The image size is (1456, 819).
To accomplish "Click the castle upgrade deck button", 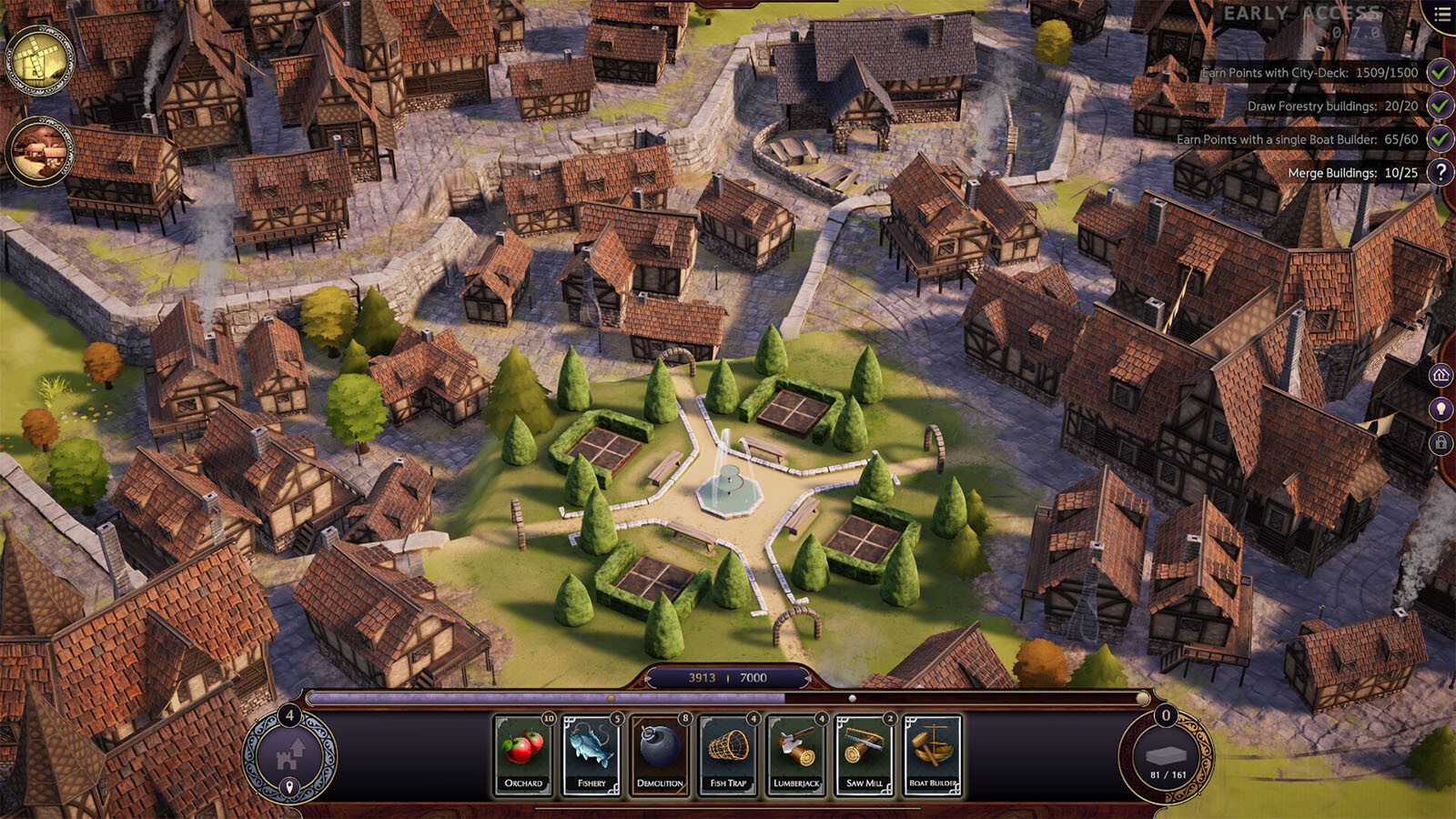I will [290, 757].
